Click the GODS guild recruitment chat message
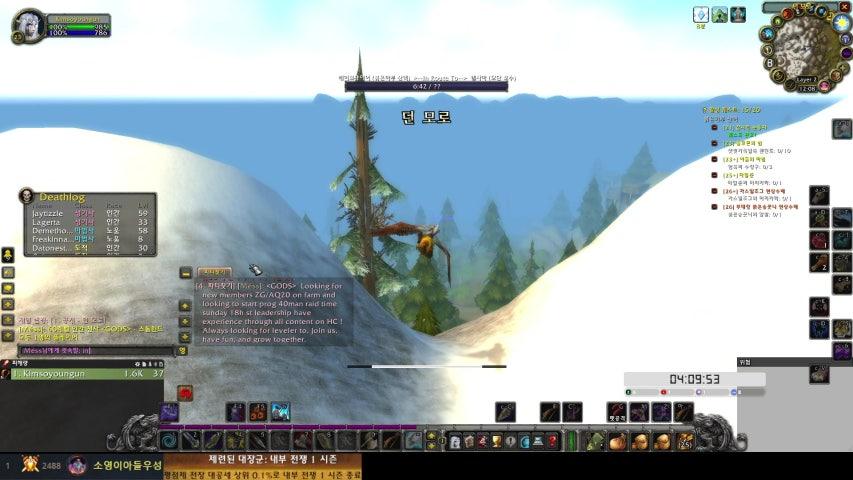The width and height of the screenshot is (853, 480). point(272,312)
